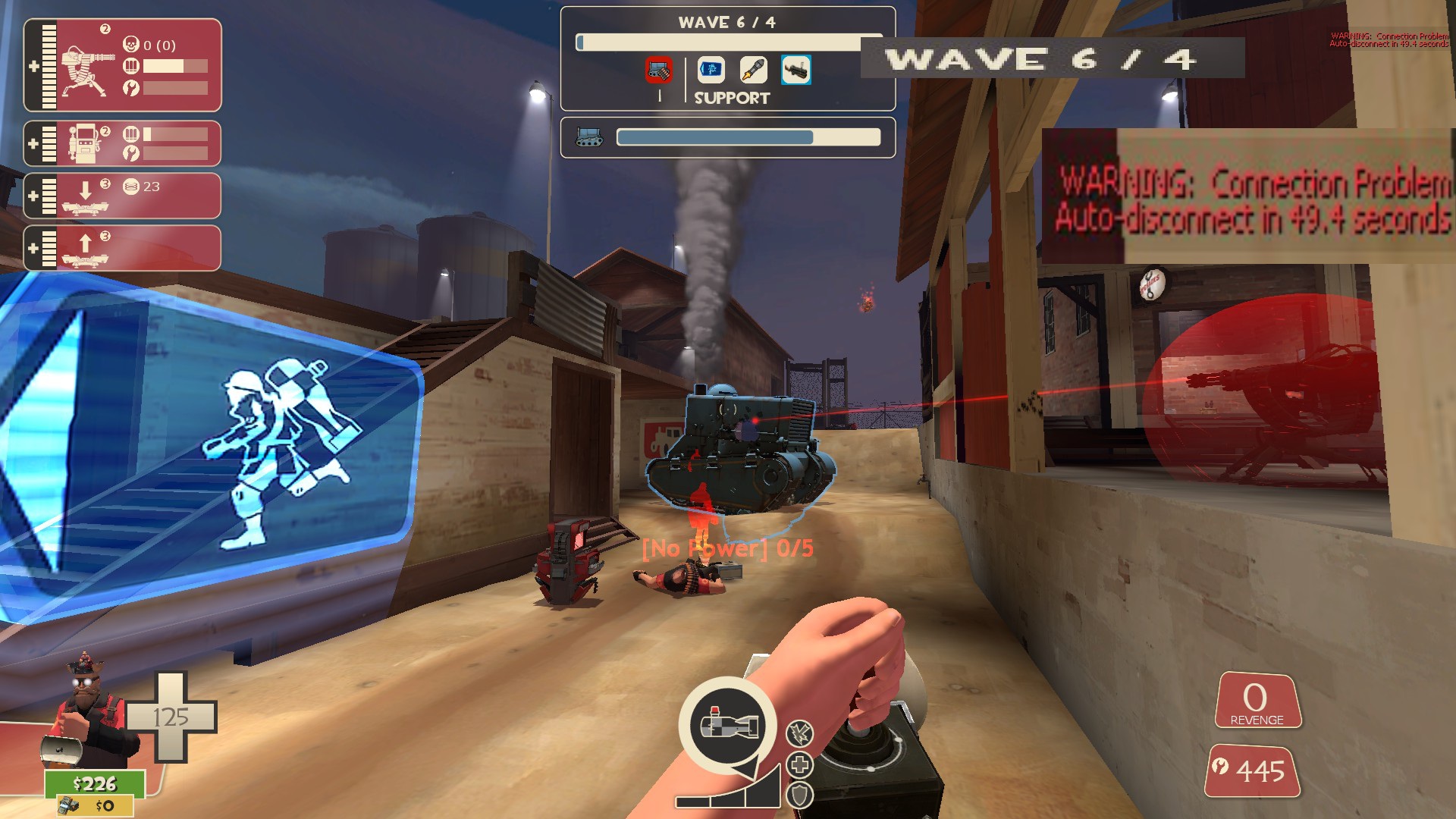Viewport: 1456px width, 819px height.
Task: Click the Revenge crits counter panel
Action: tap(1257, 701)
